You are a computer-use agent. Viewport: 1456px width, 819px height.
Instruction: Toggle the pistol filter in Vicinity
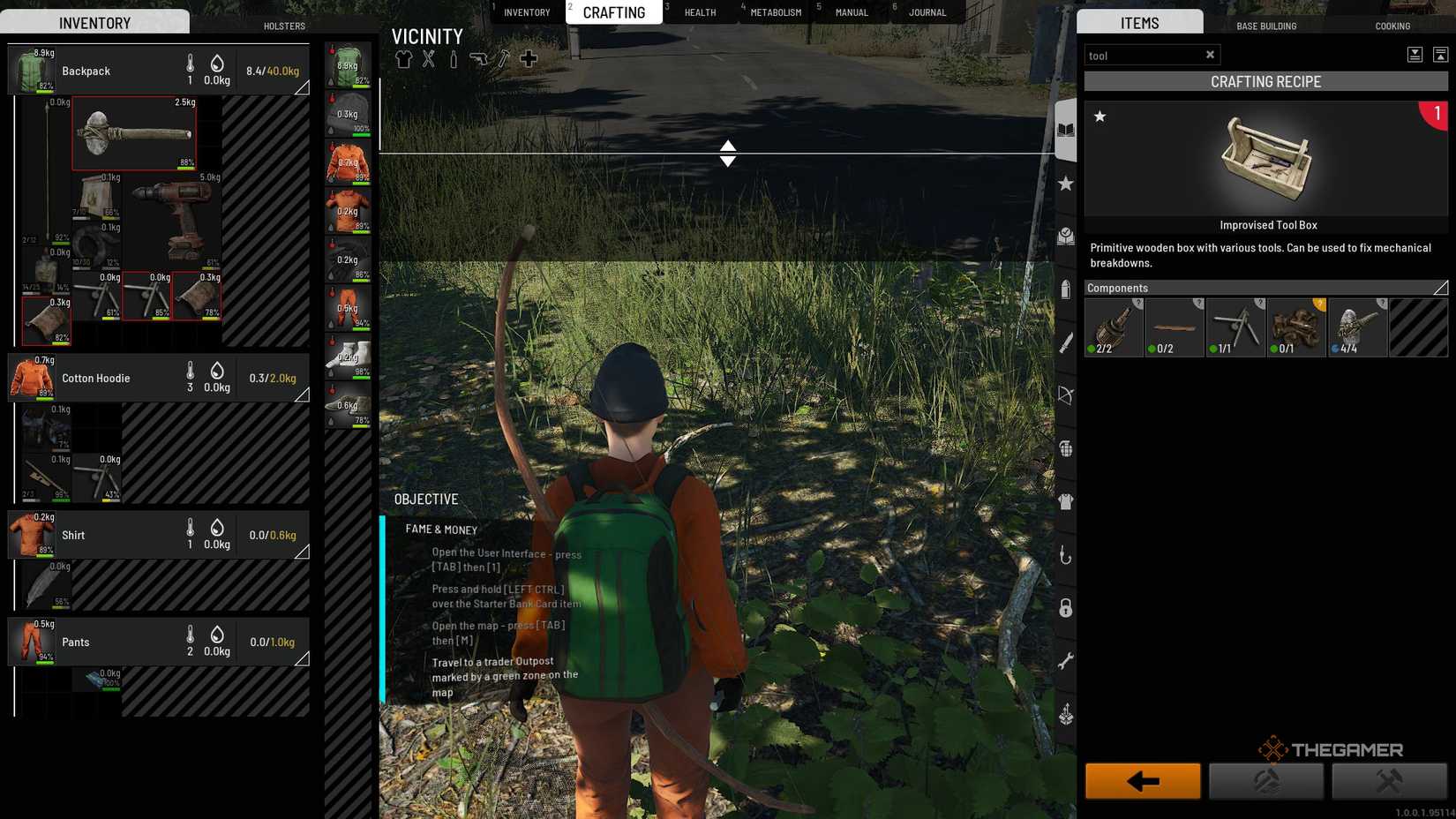click(477, 59)
